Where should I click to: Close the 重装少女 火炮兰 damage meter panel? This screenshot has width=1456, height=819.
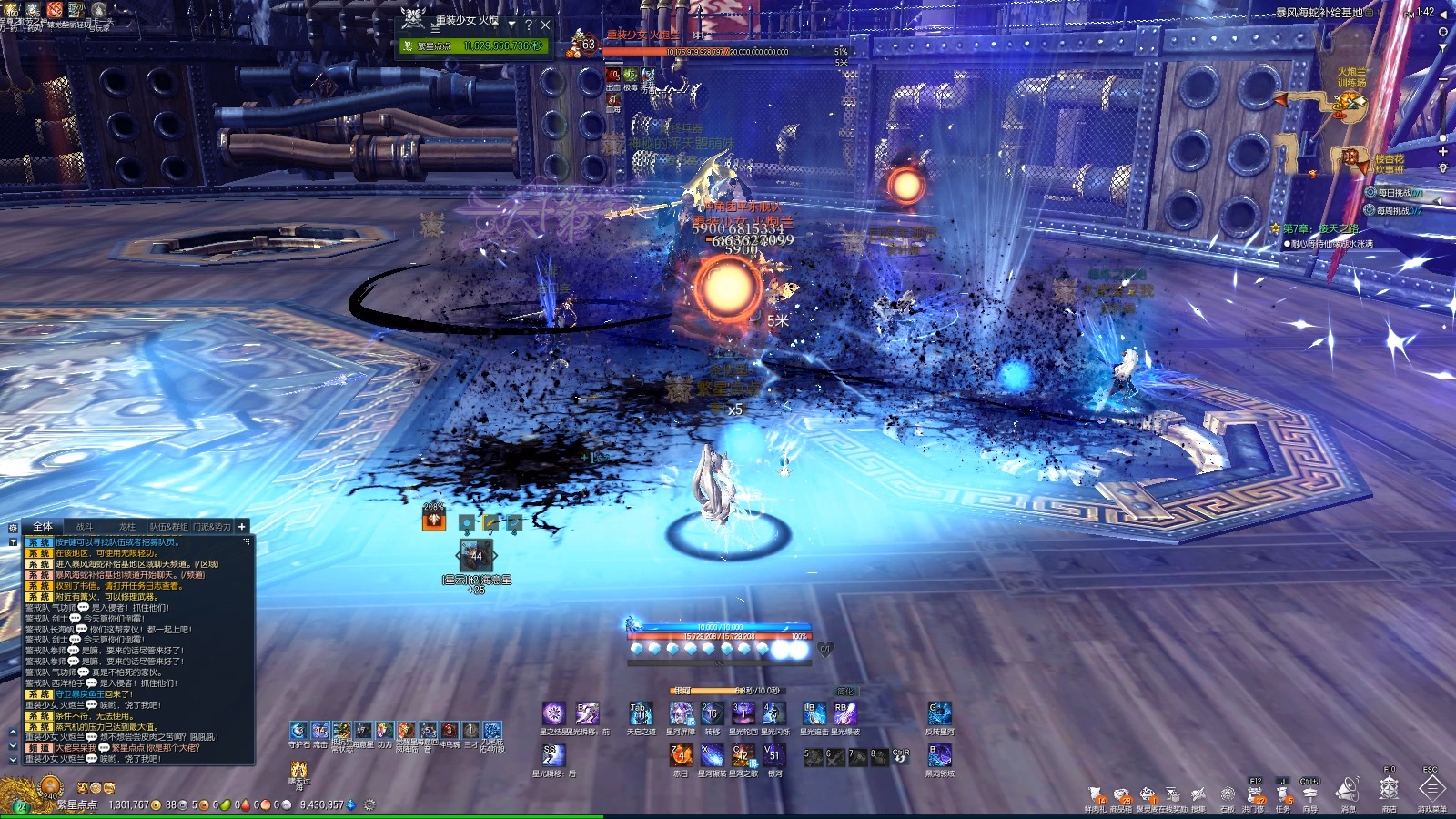545,25
